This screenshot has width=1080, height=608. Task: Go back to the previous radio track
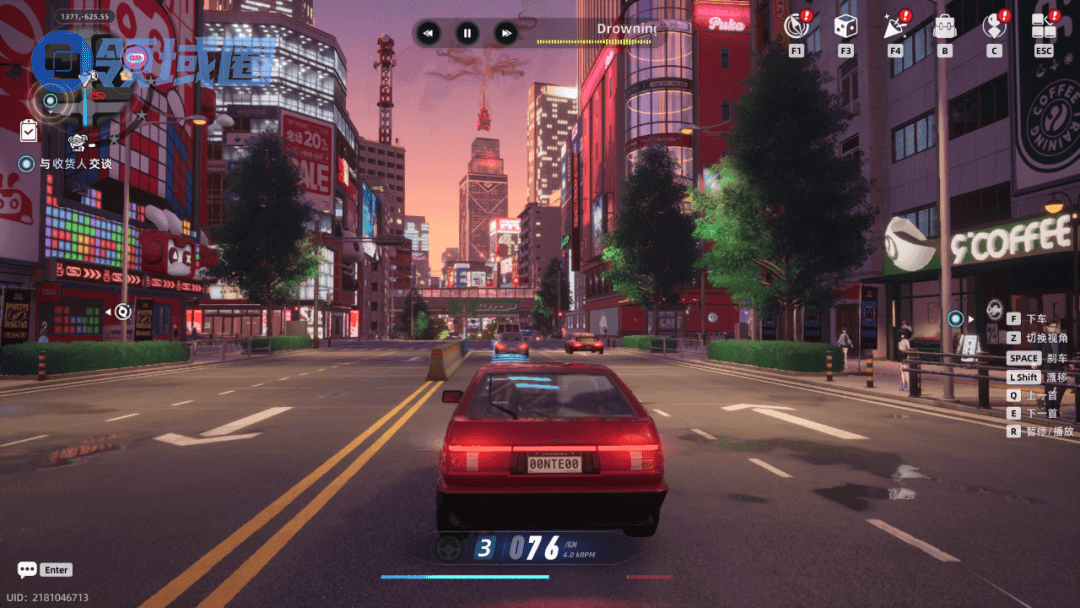tap(428, 33)
